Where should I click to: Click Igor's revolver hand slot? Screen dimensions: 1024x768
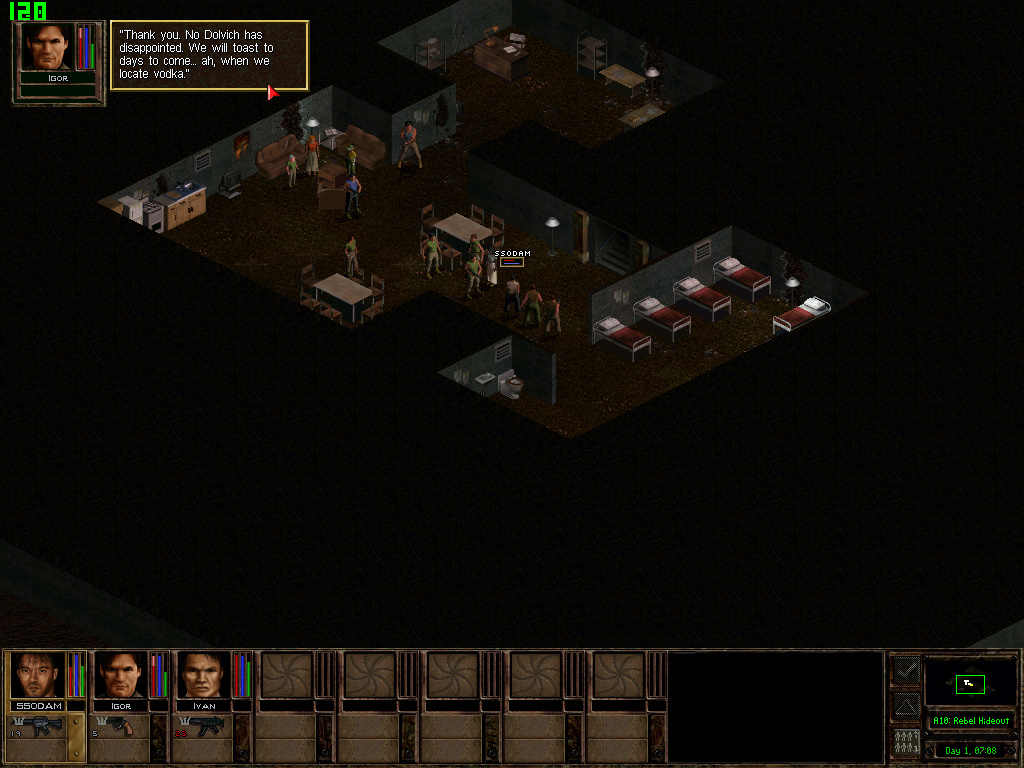(120, 727)
